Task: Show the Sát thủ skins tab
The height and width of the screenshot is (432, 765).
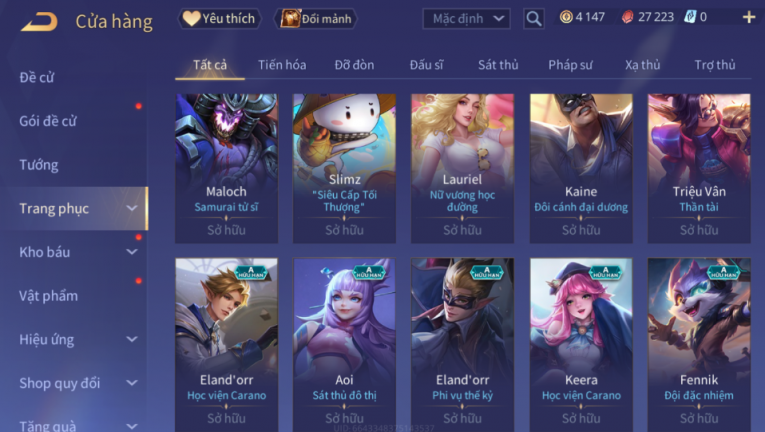Action: tap(498, 65)
